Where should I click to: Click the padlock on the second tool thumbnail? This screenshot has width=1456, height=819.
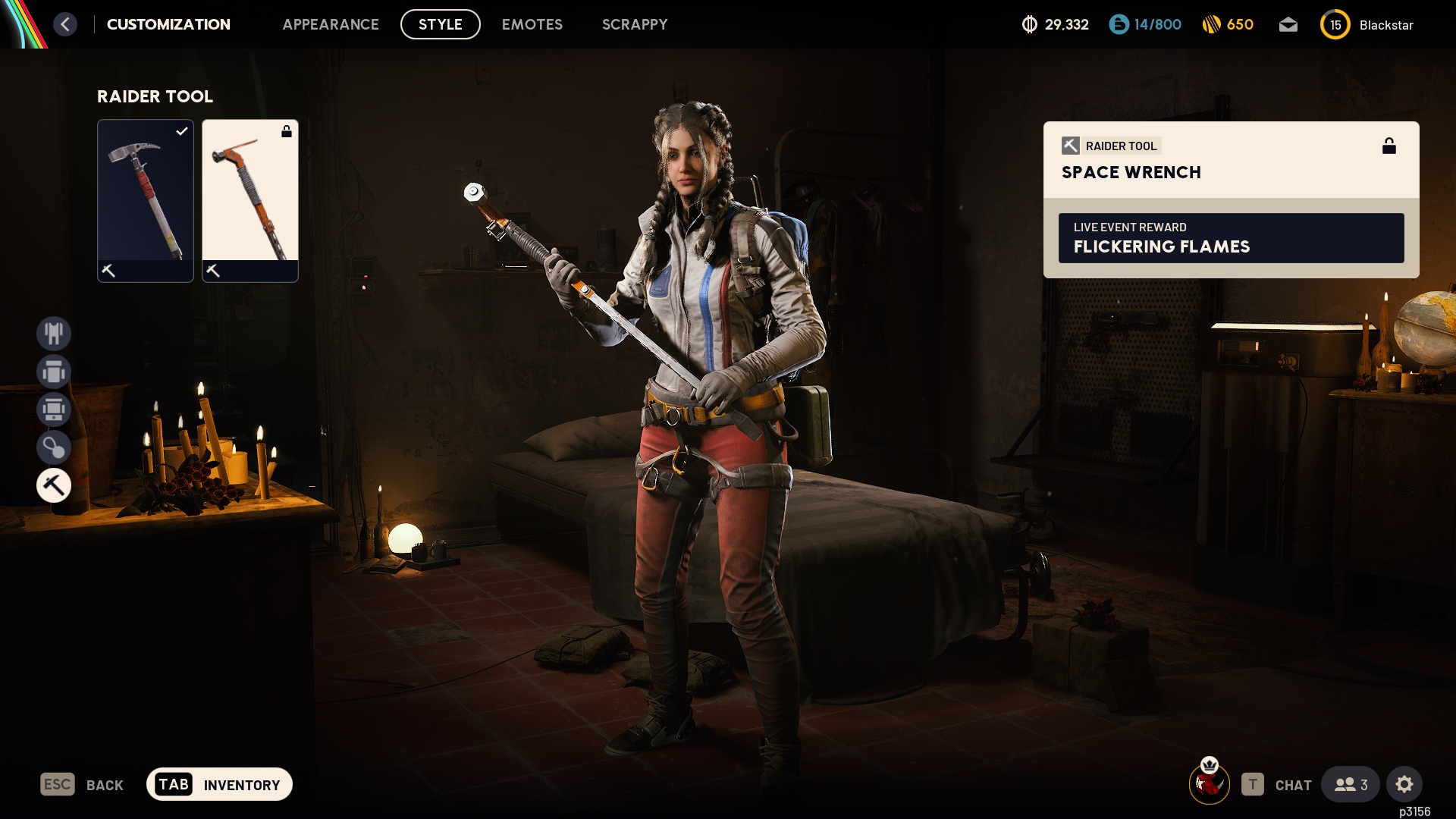(x=286, y=130)
